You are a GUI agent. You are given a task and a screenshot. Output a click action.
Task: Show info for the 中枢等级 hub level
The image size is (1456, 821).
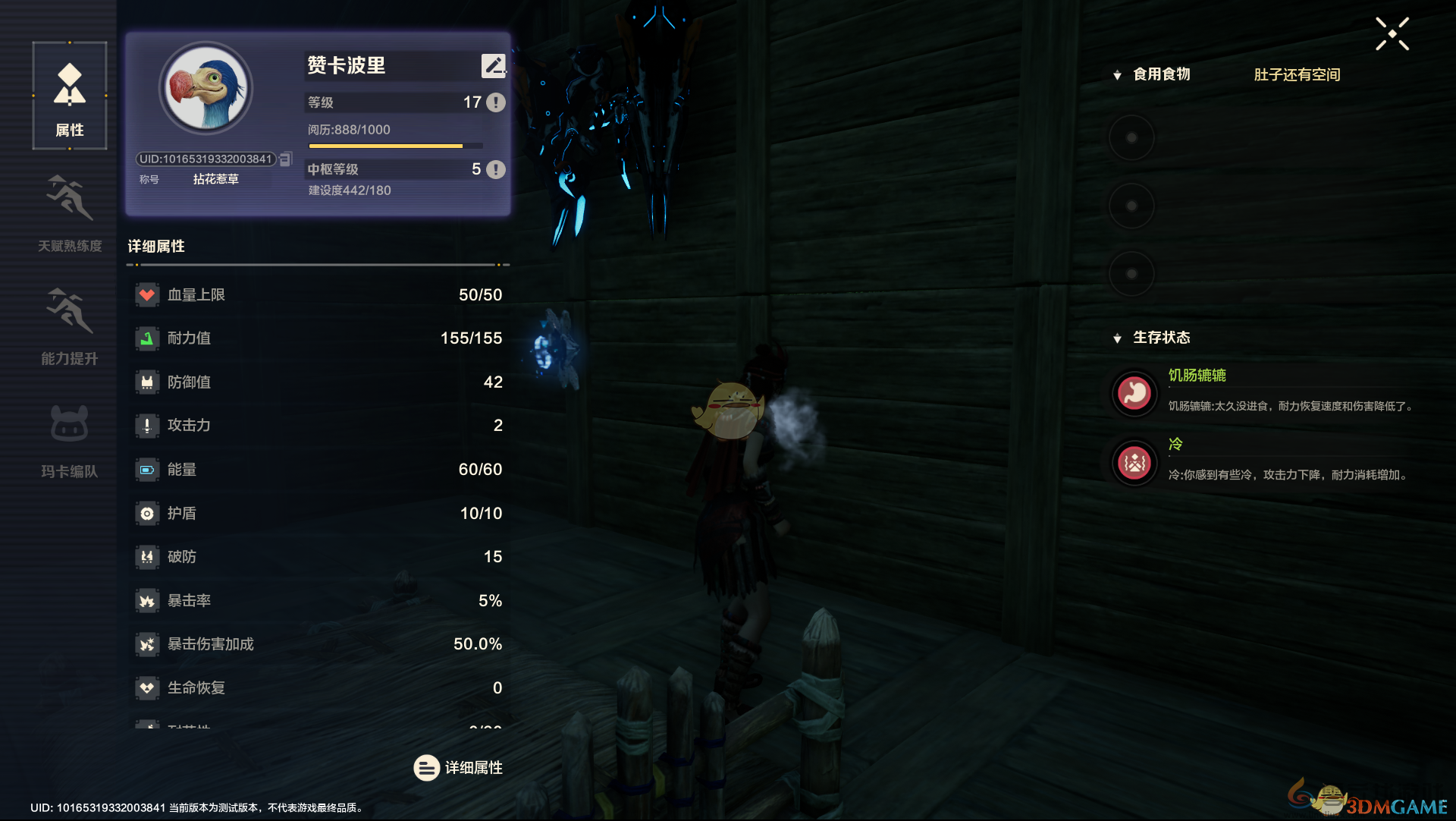pos(496,169)
